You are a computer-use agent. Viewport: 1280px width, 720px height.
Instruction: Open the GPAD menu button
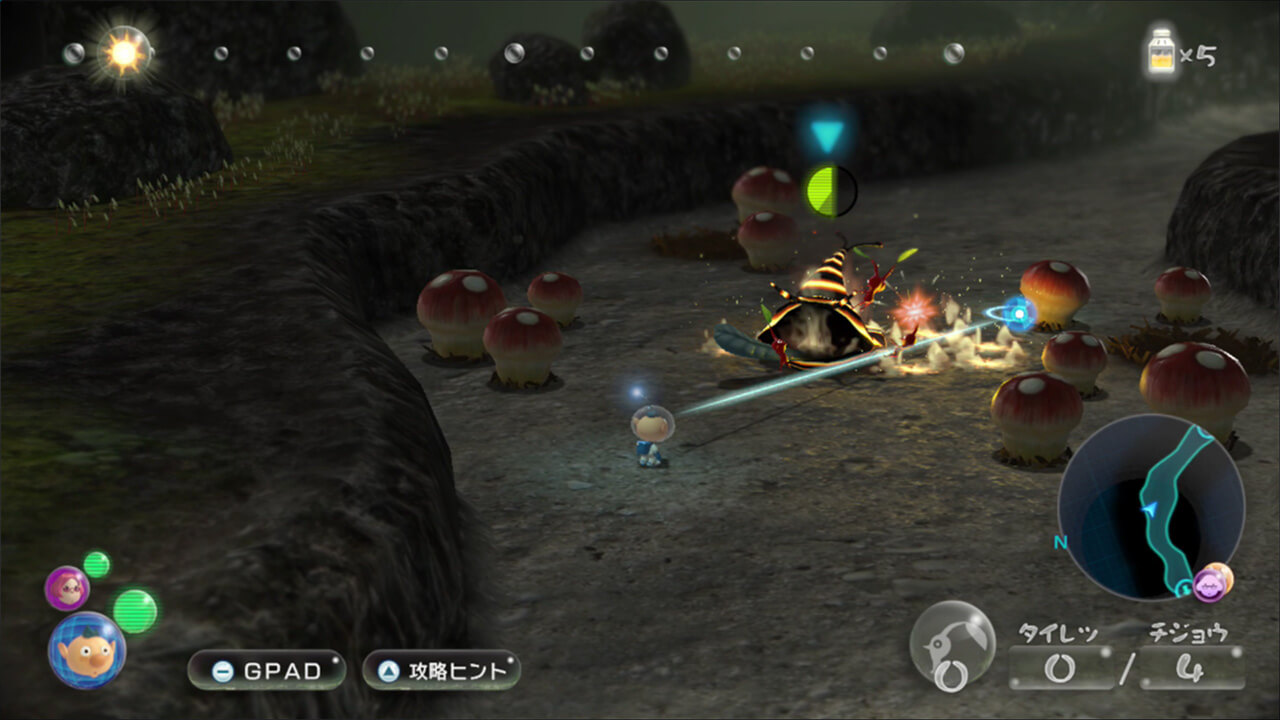pos(266,670)
